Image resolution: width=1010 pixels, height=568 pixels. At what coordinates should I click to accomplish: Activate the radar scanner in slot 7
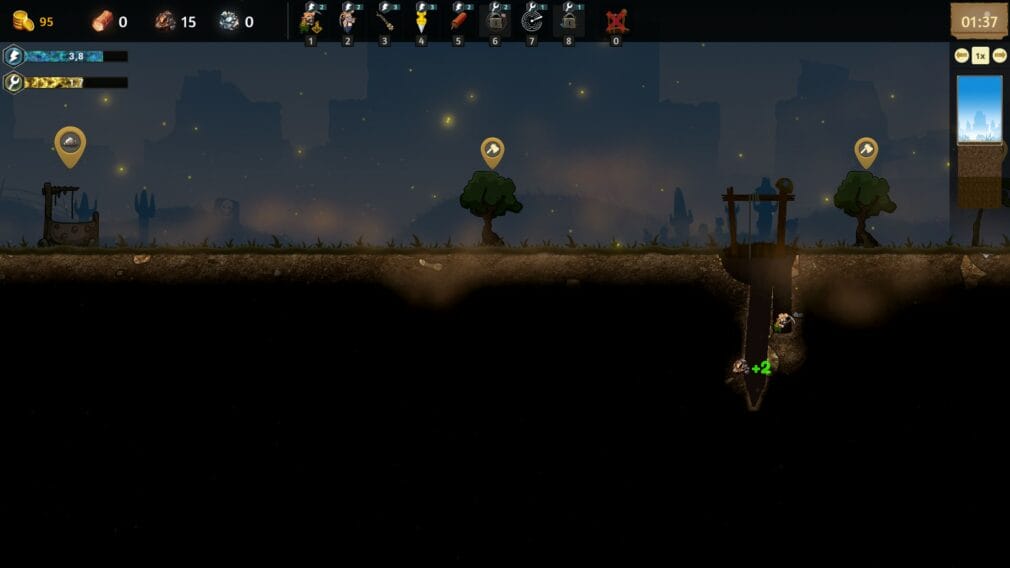coord(532,21)
